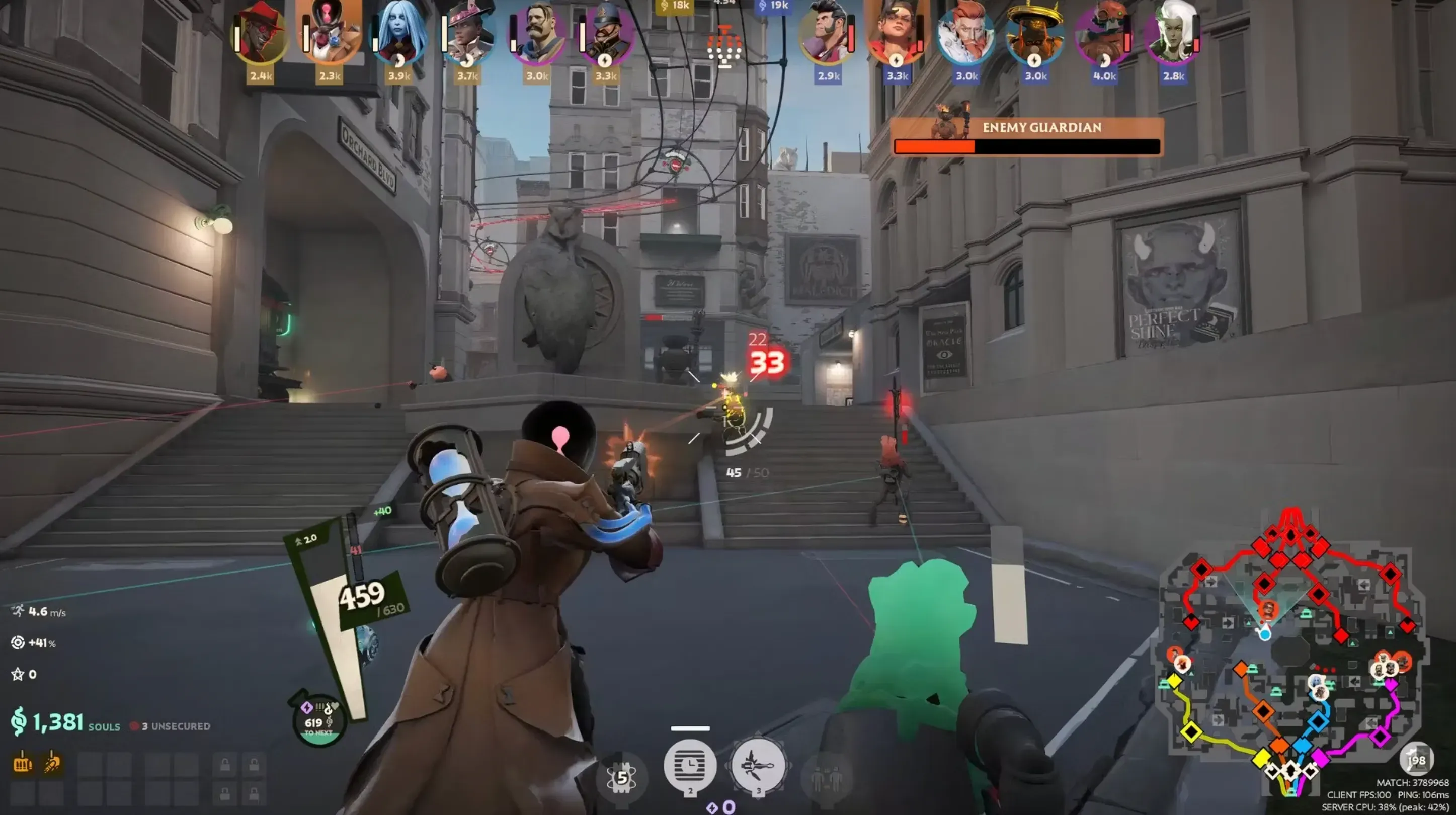Screen dimensions: 1456x815
Task: Select the white-haired woman enemy portrait
Action: coord(1173,34)
